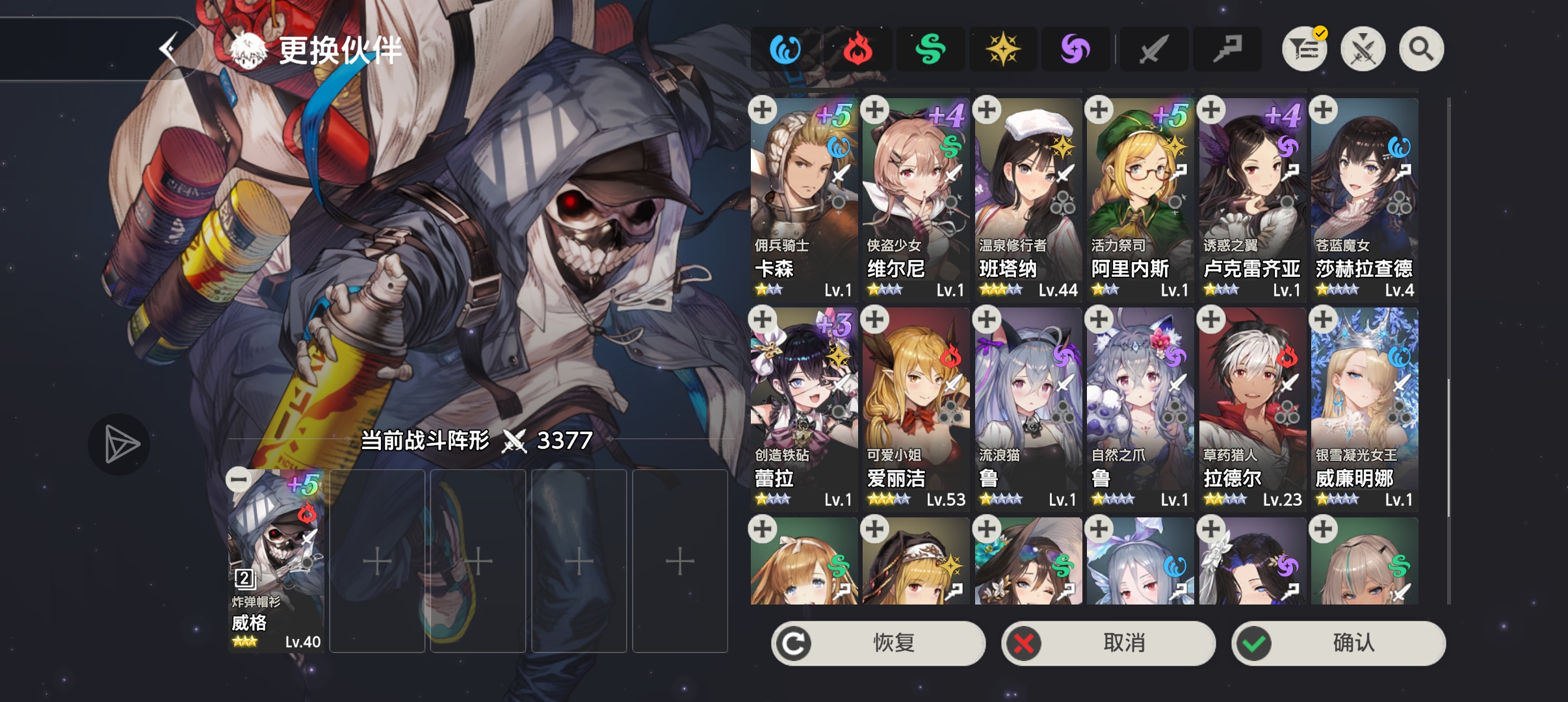The width and height of the screenshot is (1568, 702).
Task: Toggle the green element filter
Action: point(931,48)
